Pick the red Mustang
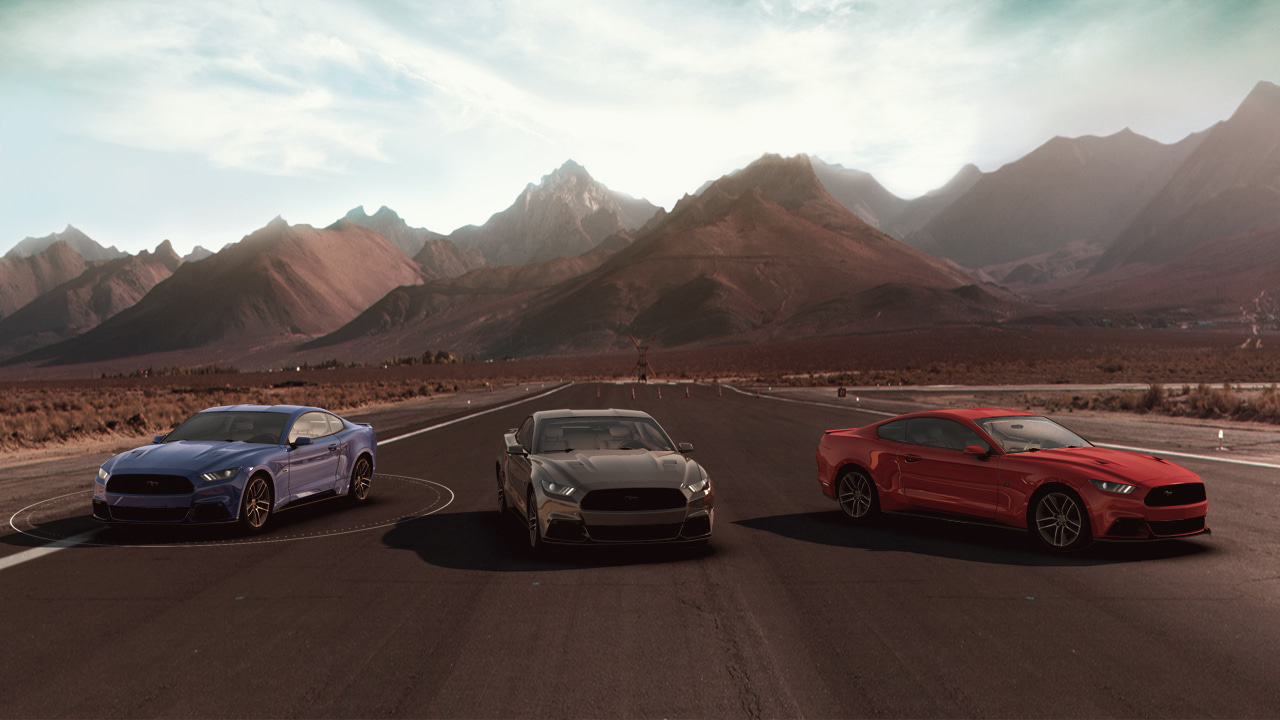1280x720 pixels. [1010, 477]
